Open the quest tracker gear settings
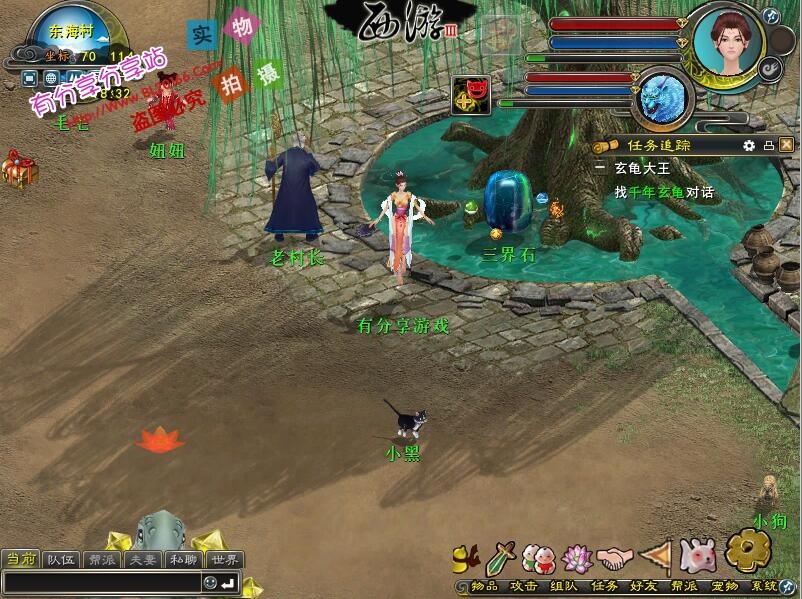This screenshot has height=599, width=802. coord(749,145)
